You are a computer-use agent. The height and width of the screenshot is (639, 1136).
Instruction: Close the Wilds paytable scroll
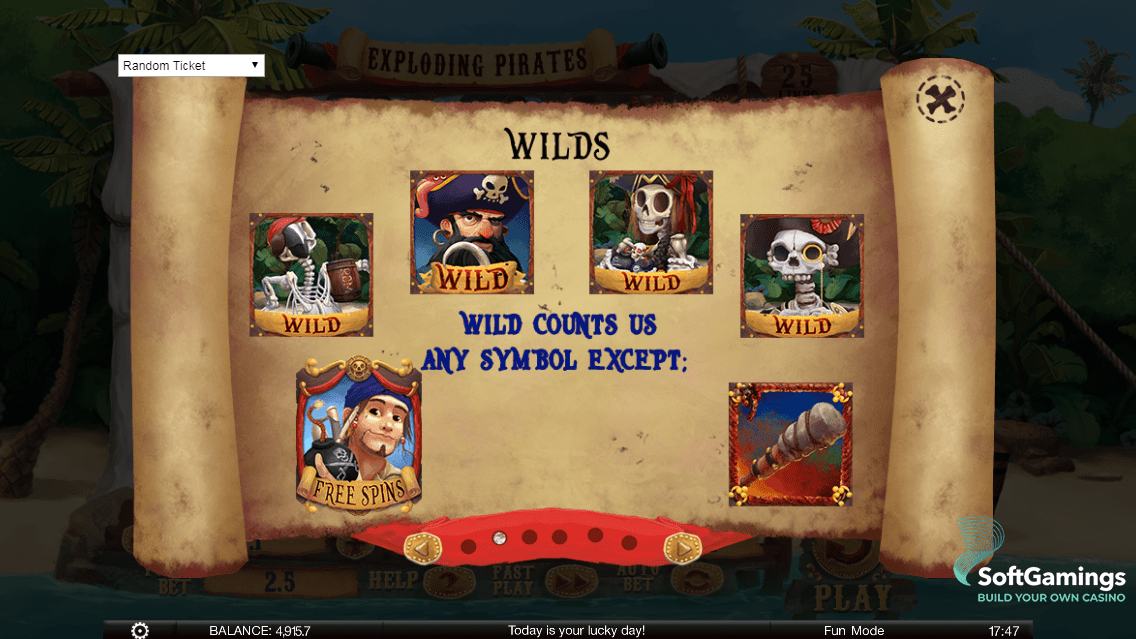pos(940,99)
